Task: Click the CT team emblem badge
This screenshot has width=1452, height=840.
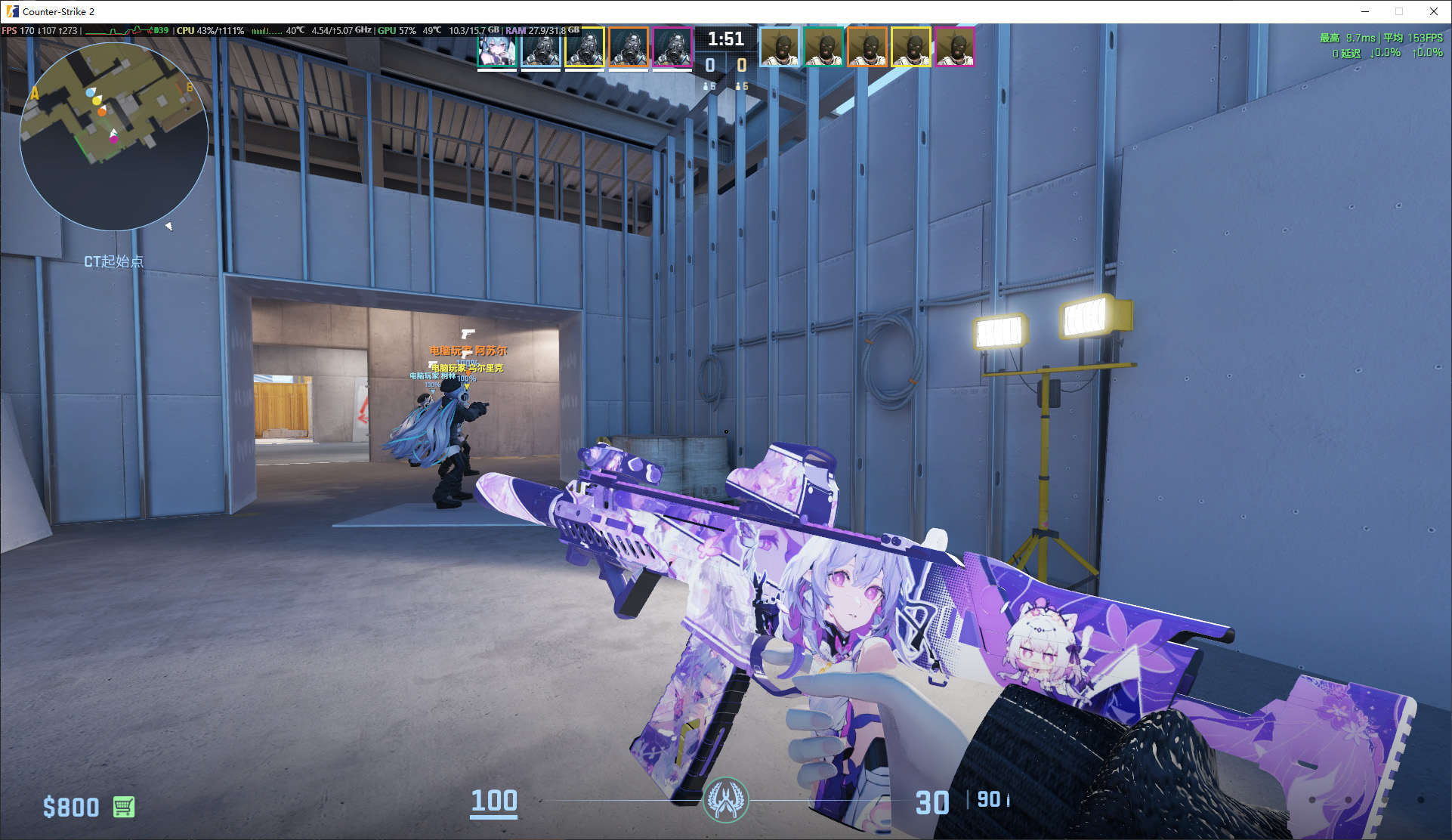Action: [725, 800]
